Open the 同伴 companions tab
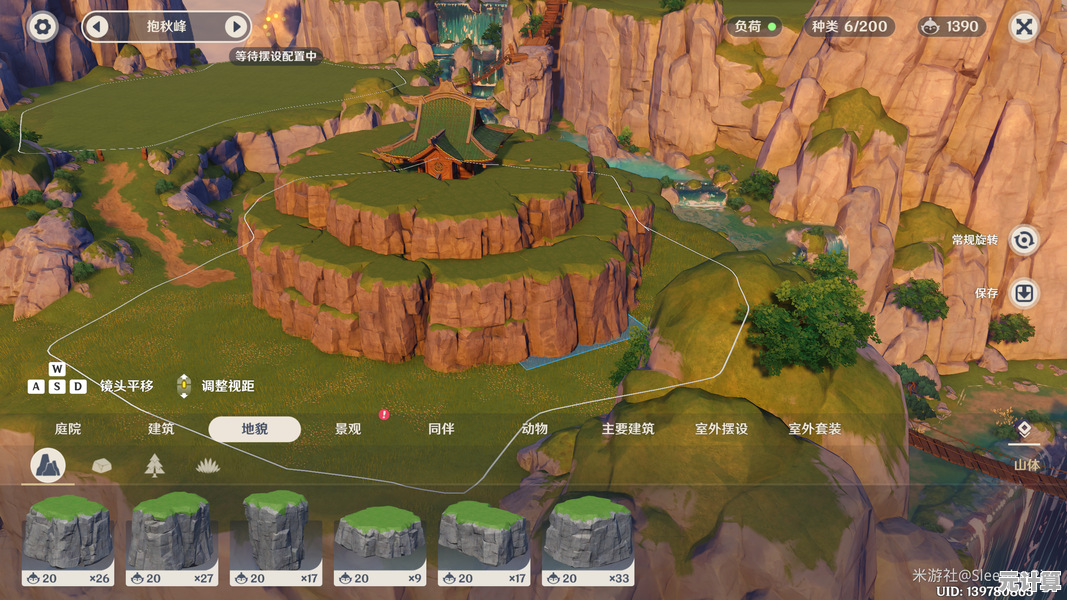Viewport: 1067px width, 600px height. (x=441, y=429)
